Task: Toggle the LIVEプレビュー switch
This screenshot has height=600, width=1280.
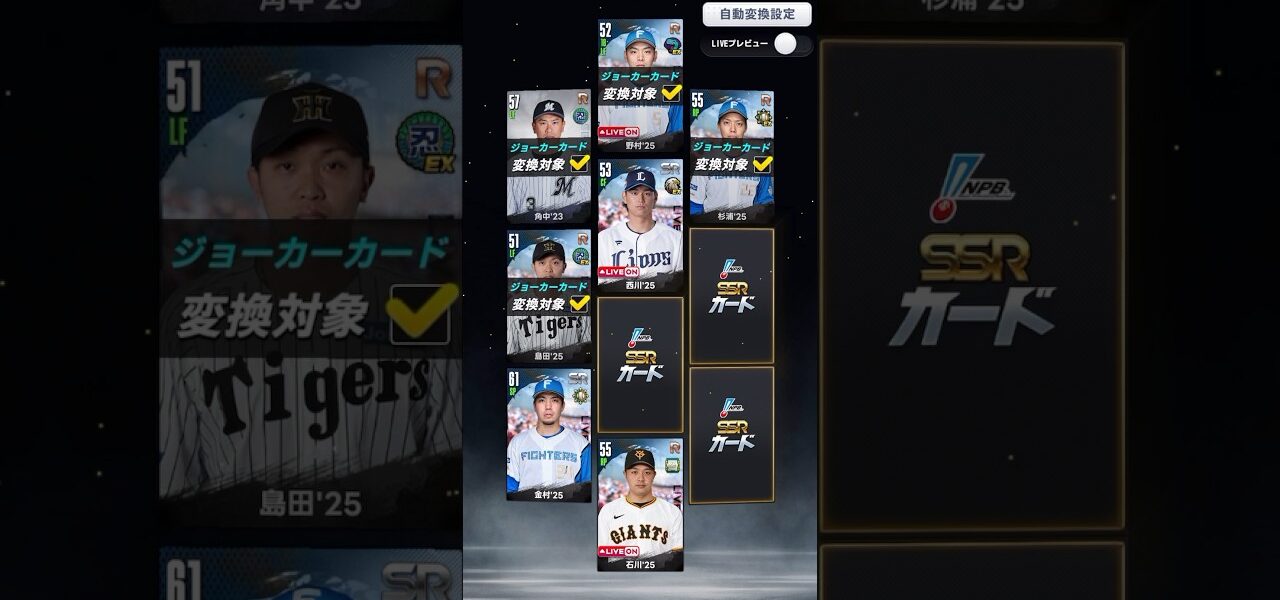Action: click(786, 44)
